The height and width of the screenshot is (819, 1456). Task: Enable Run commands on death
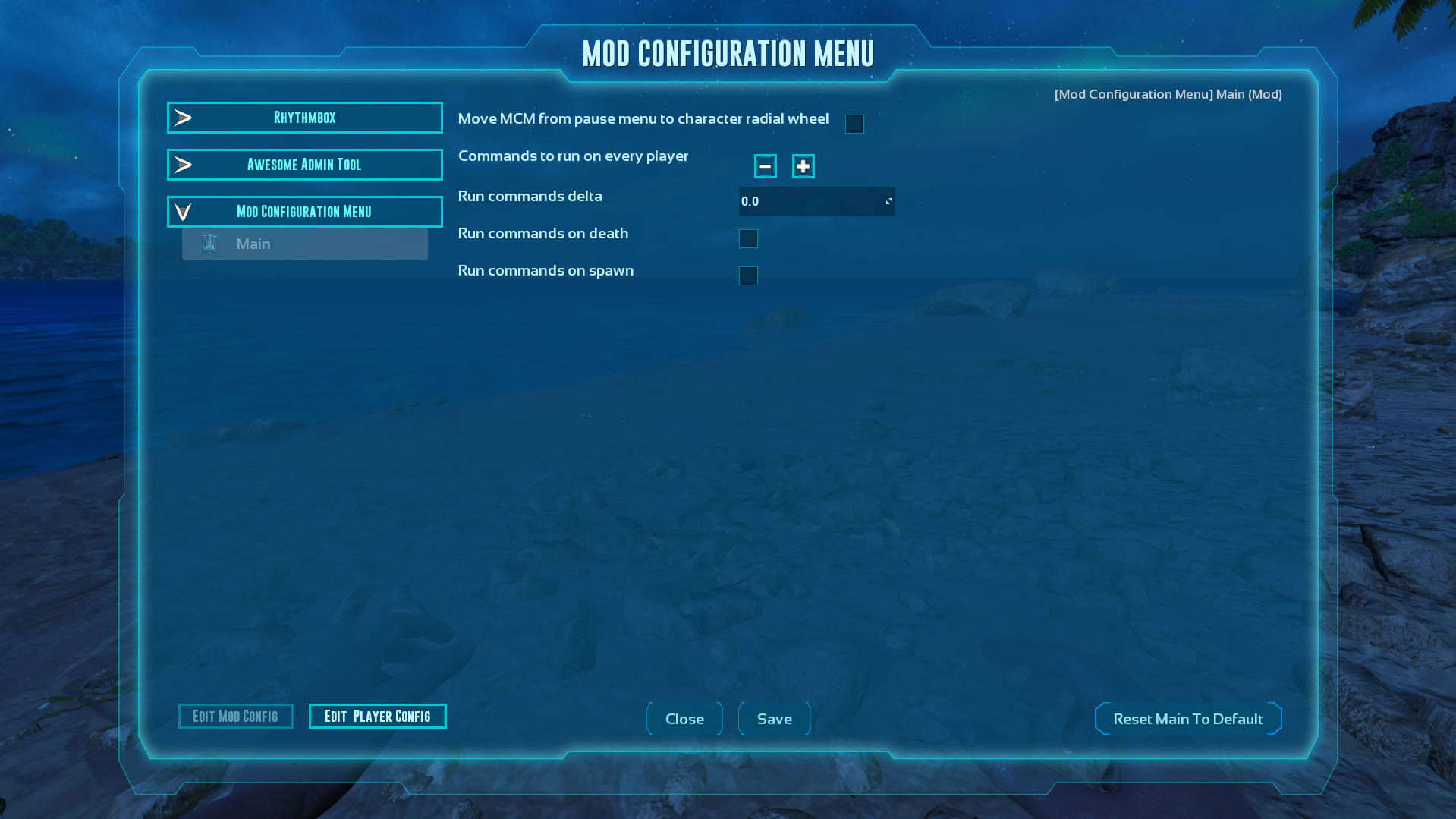(x=748, y=238)
